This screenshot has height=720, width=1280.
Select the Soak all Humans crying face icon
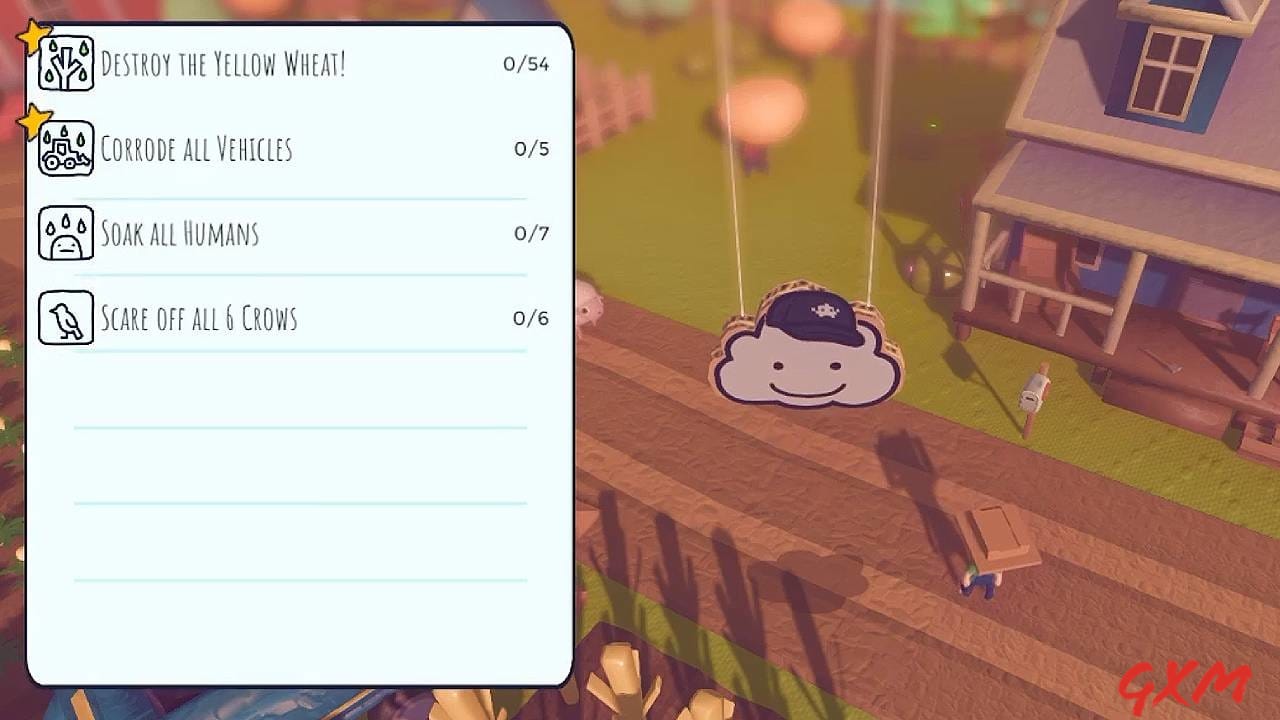coord(65,233)
